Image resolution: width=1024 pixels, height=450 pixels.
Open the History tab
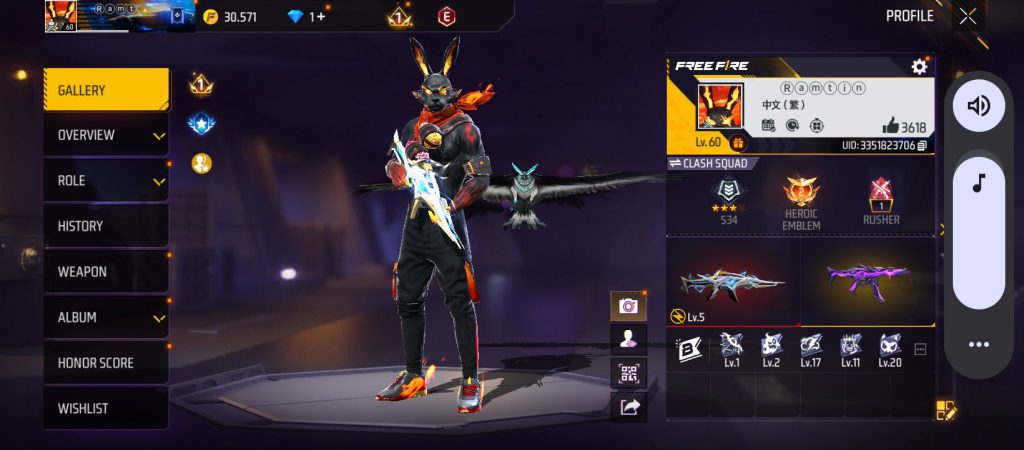click(105, 226)
